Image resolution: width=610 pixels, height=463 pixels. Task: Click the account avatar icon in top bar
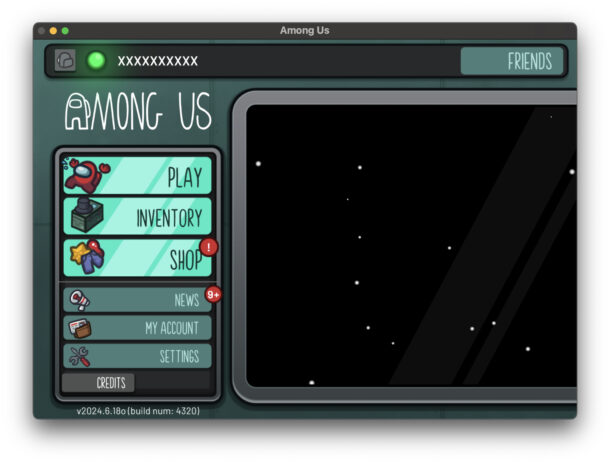(65, 61)
